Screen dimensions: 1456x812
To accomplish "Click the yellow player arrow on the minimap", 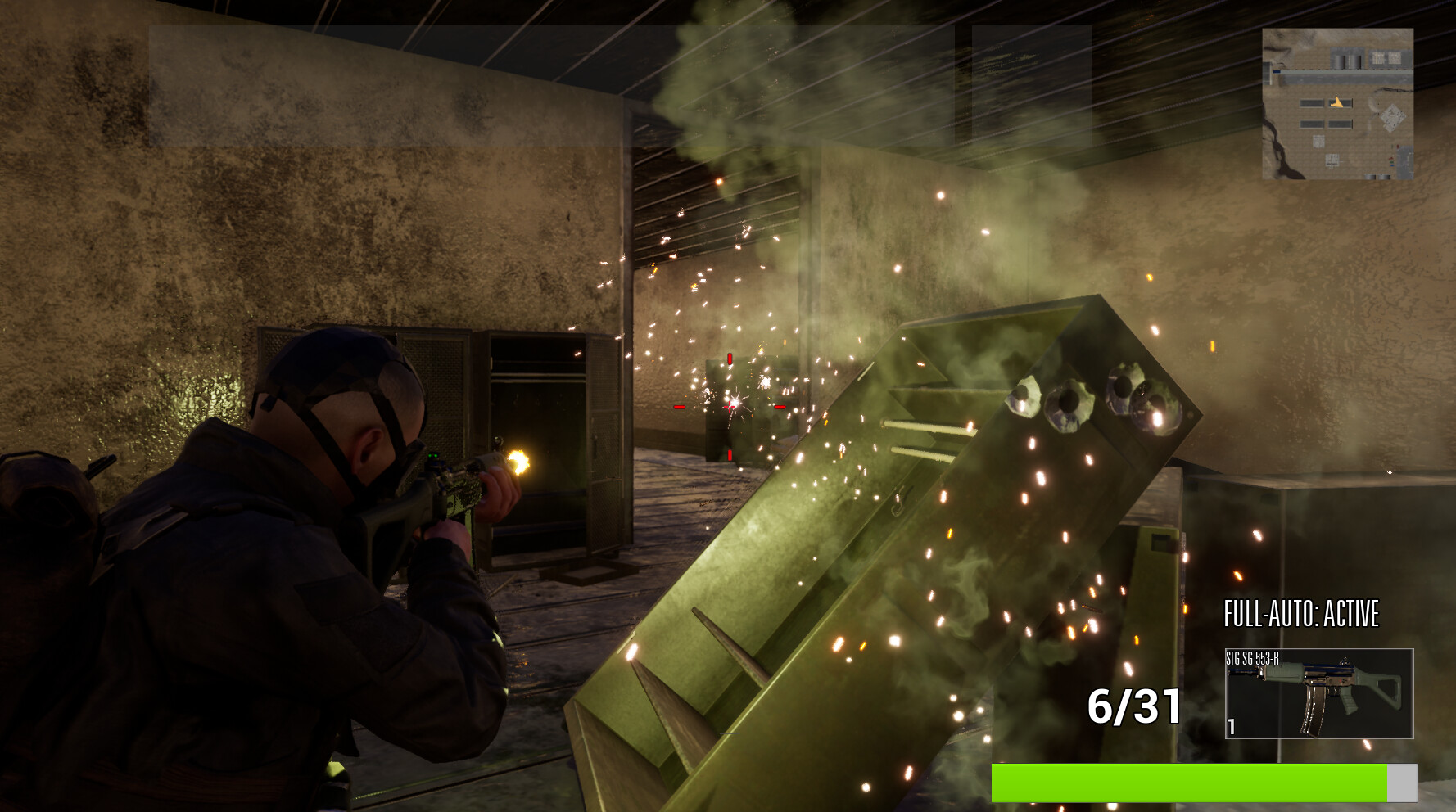I will click(1338, 102).
